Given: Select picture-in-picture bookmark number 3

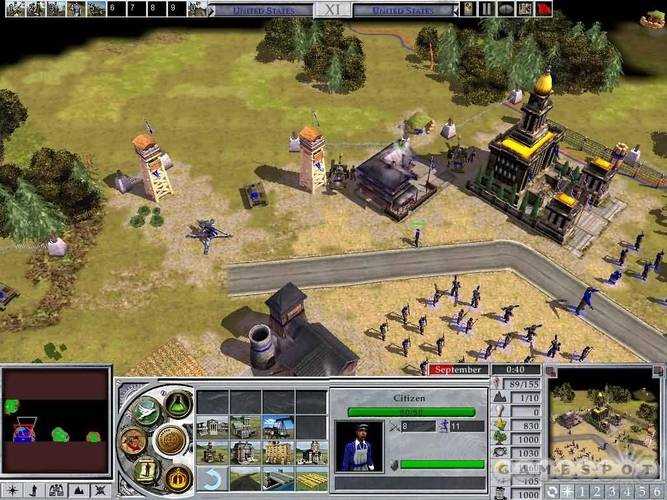Looking at the screenshot, I should click(610, 491).
